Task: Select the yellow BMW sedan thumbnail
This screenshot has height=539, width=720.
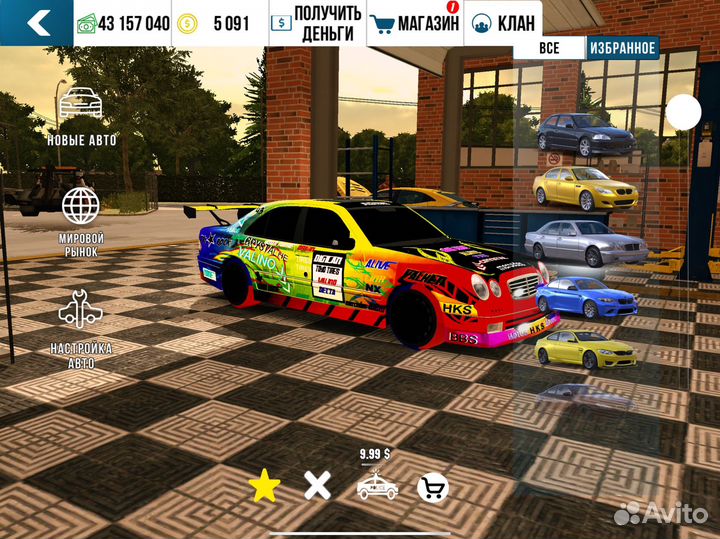Action: pos(585,188)
